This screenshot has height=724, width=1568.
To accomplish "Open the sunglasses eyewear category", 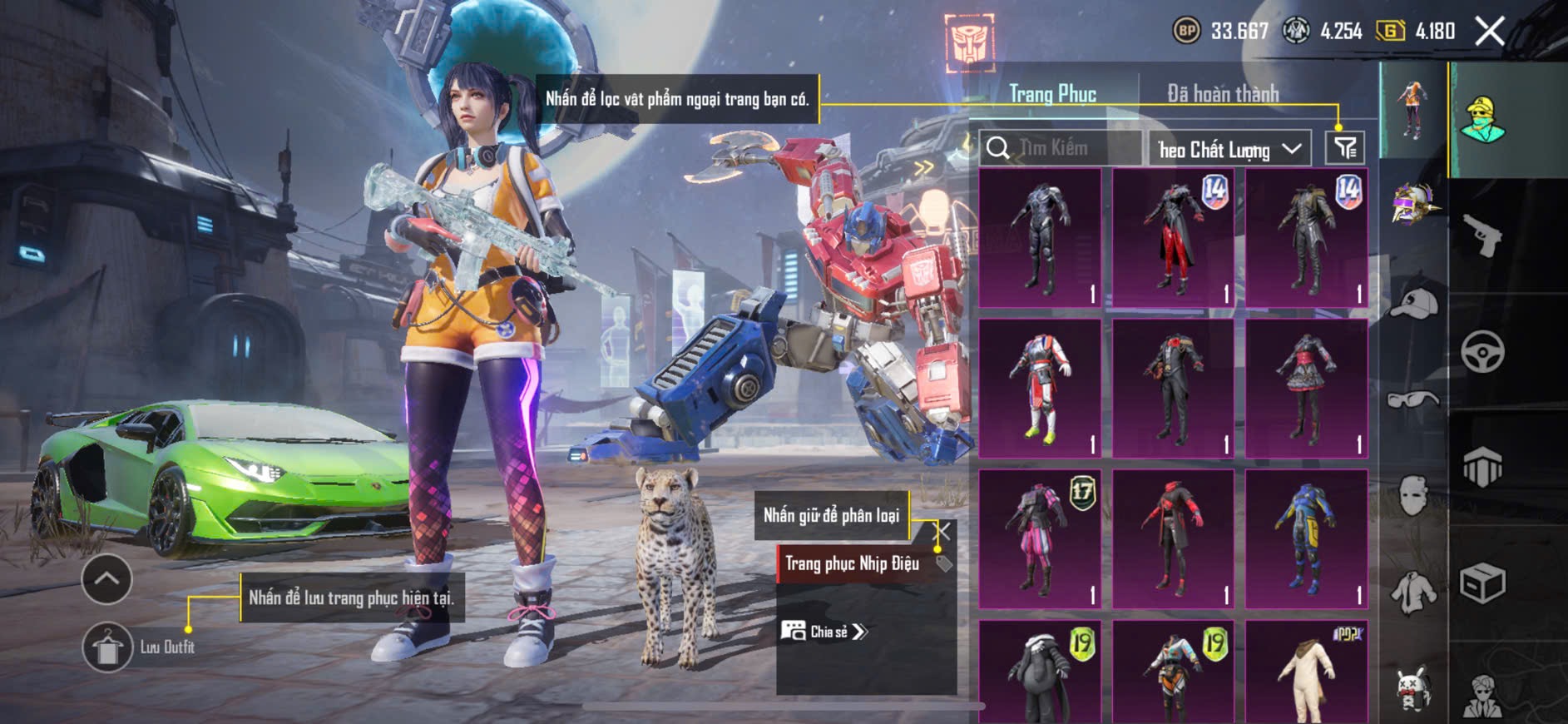I will pyautogui.click(x=1413, y=399).
